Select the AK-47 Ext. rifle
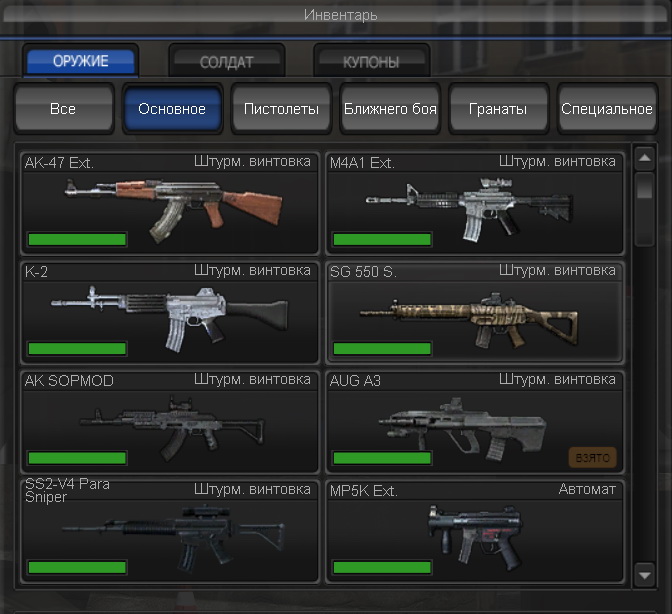Image resolution: width=672 pixels, height=614 pixels. (170, 203)
